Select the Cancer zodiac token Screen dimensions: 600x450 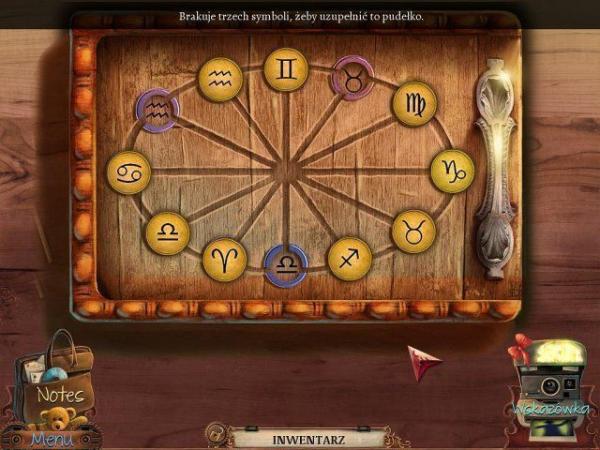[x=128, y=172]
